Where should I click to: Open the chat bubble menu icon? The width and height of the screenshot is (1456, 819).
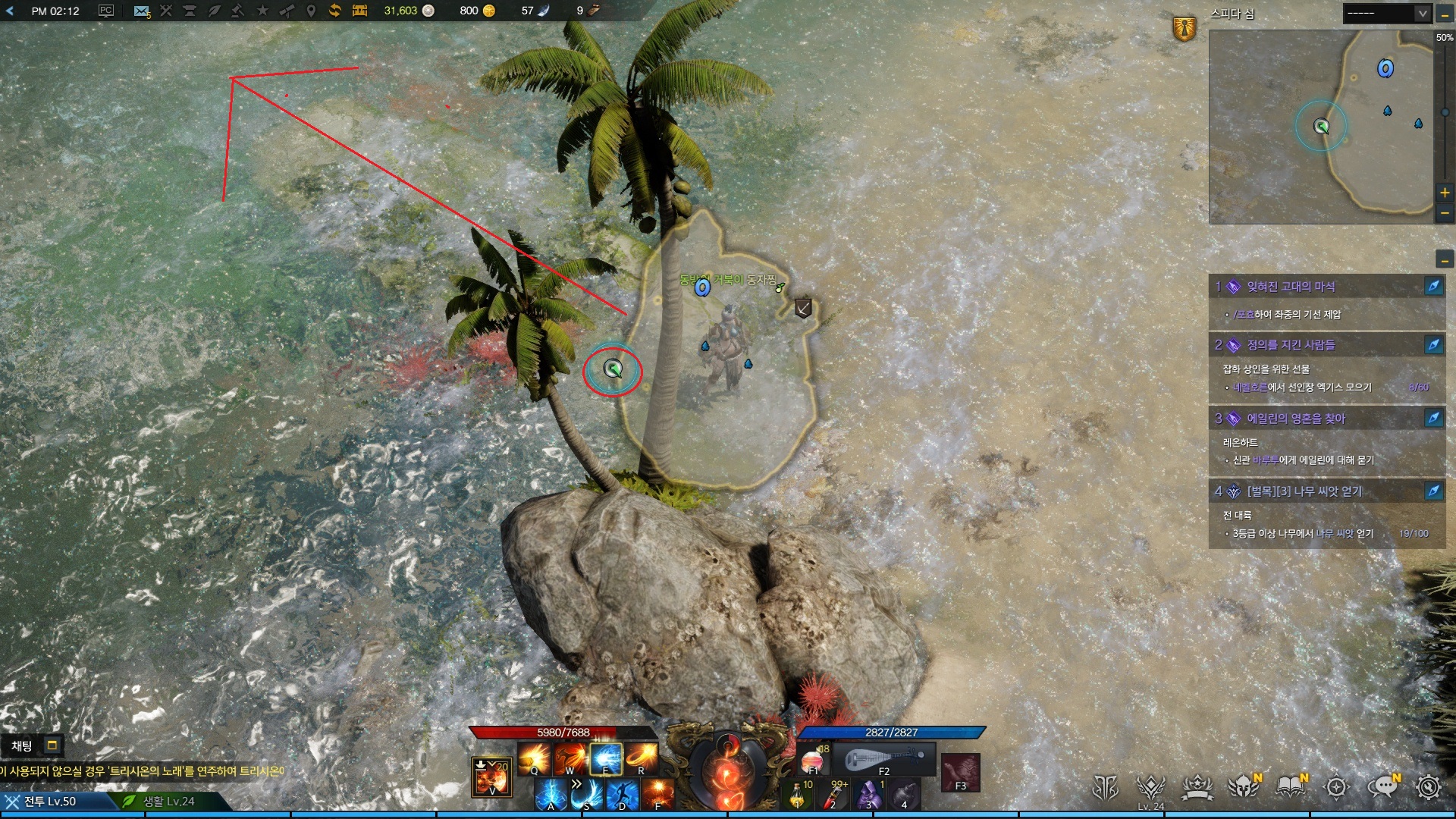(x=1382, y=788)
